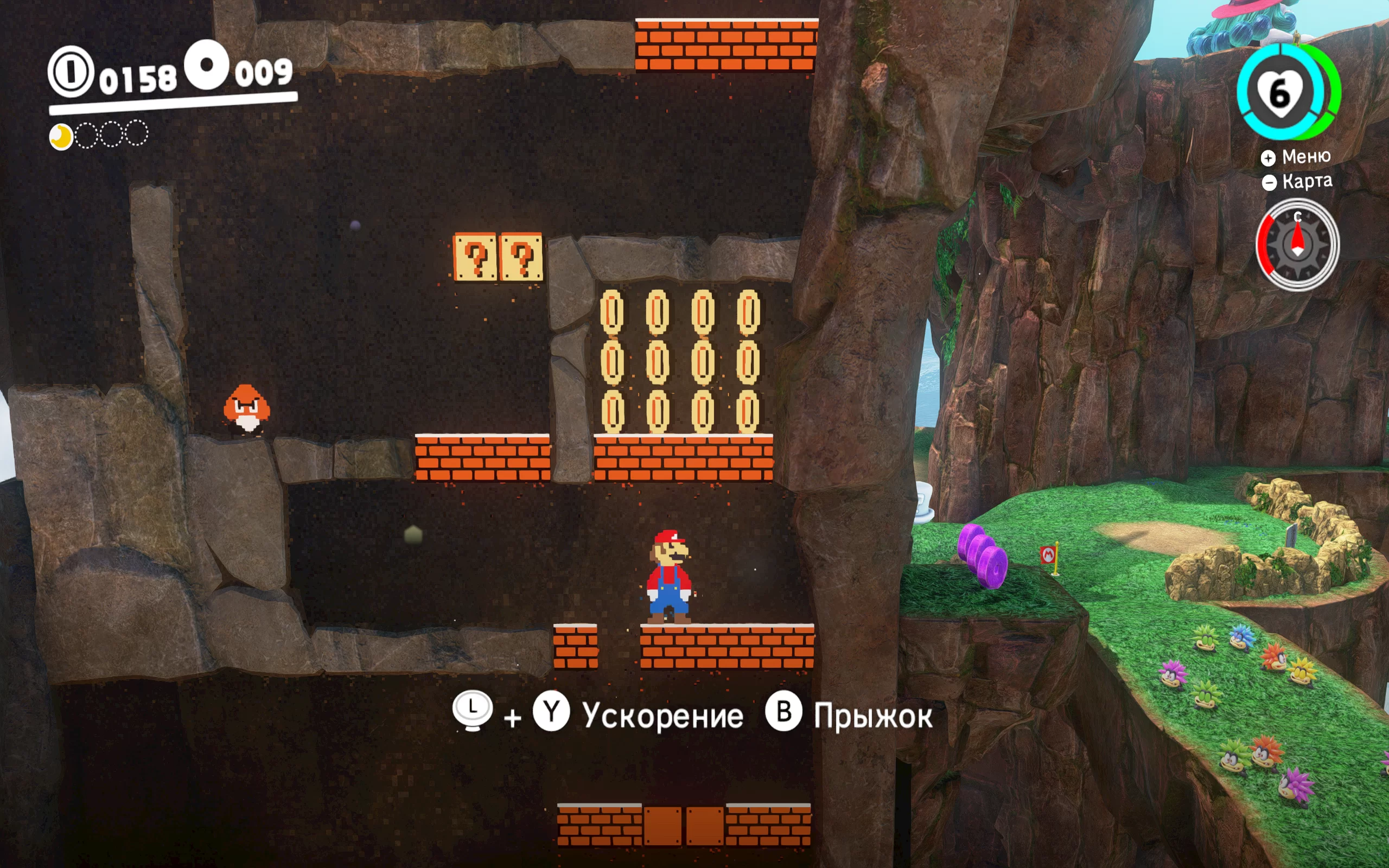Select the collected power moon tracker

pyautogui.click(x=61, y=137)
